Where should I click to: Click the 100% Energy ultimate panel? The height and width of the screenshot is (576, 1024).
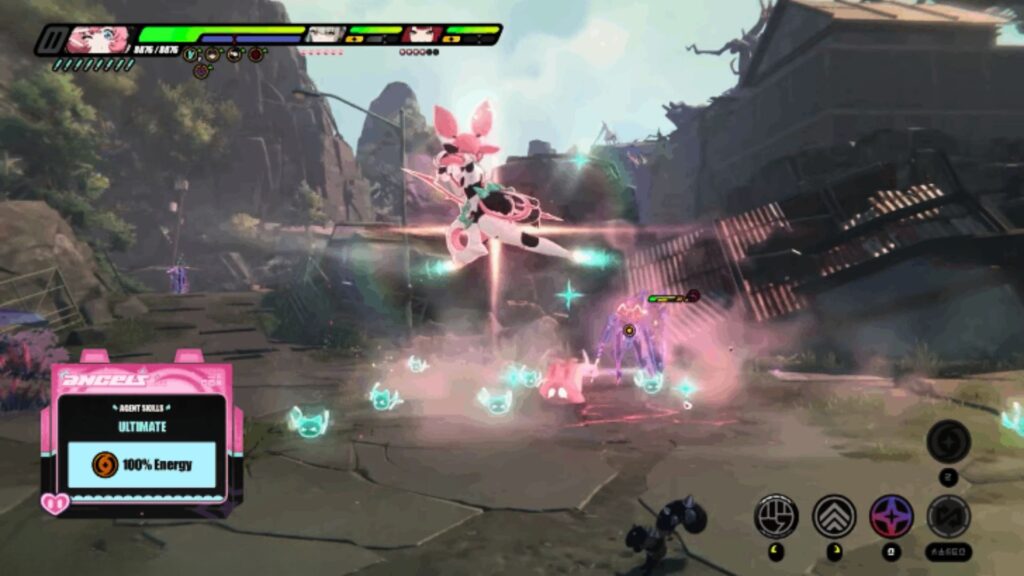tap(143, 465)
